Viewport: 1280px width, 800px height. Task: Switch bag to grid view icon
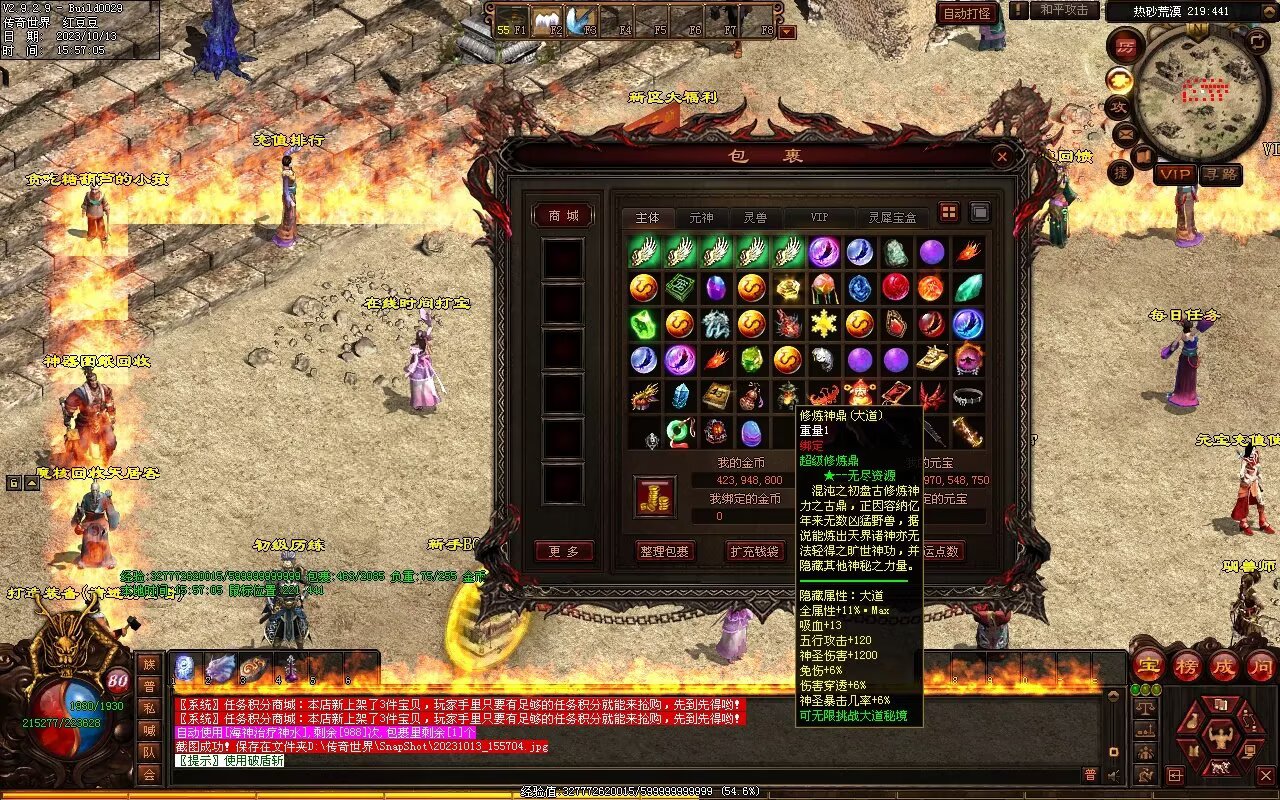[948, 212]
